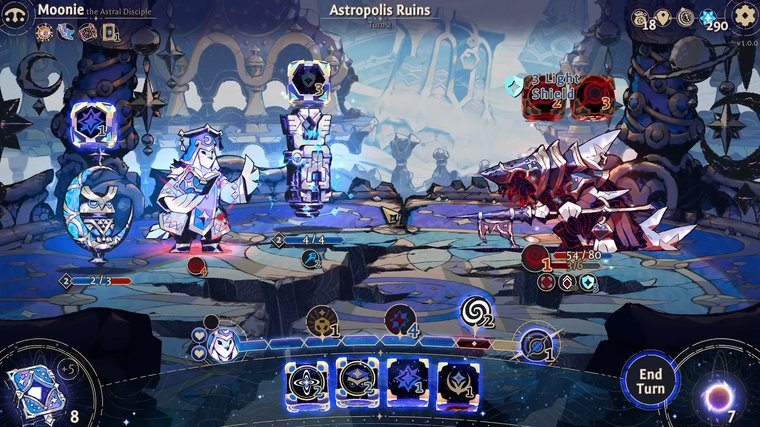The width and height of the screenshot is (760, 427).
Task: Open the draw pile deck
Action: pos(36,385)
